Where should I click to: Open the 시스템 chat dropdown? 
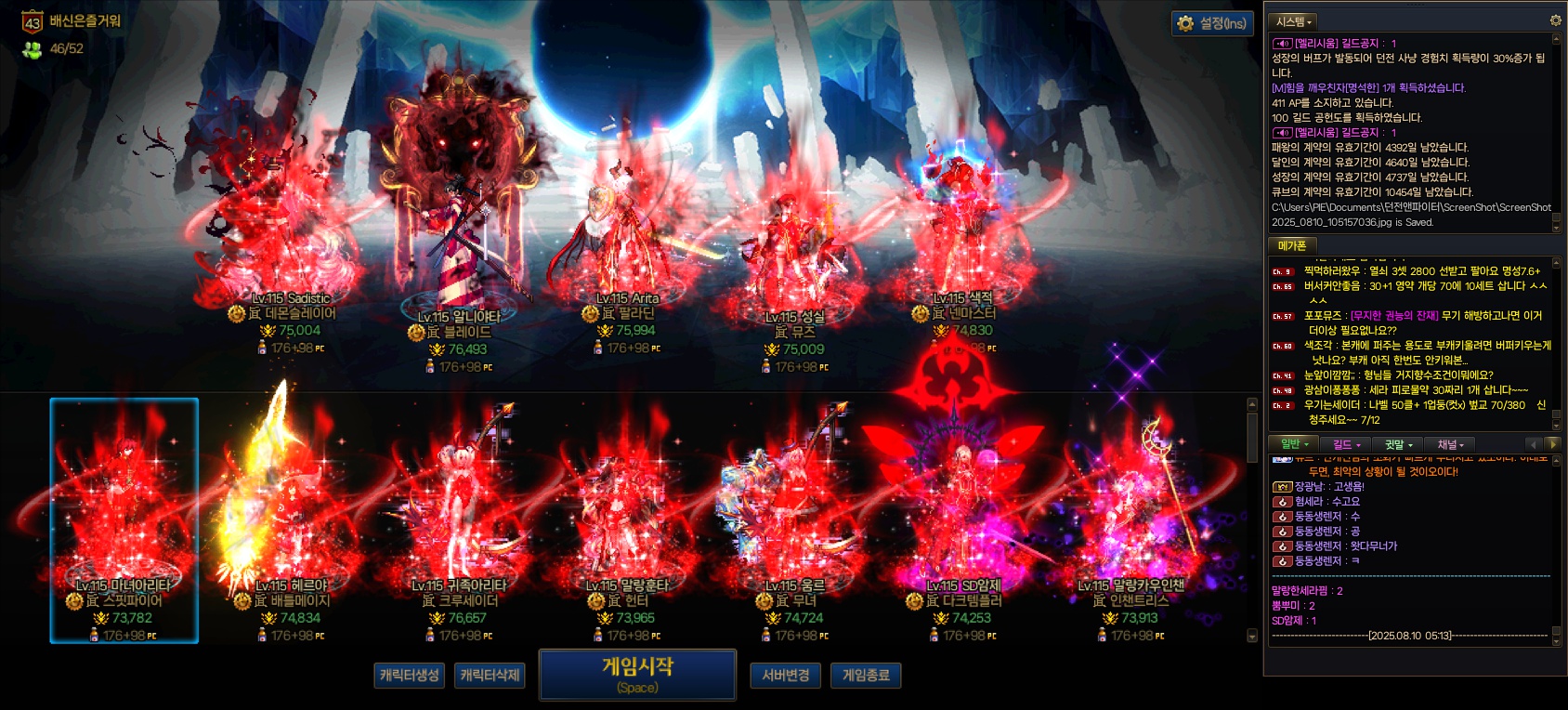1294,21
